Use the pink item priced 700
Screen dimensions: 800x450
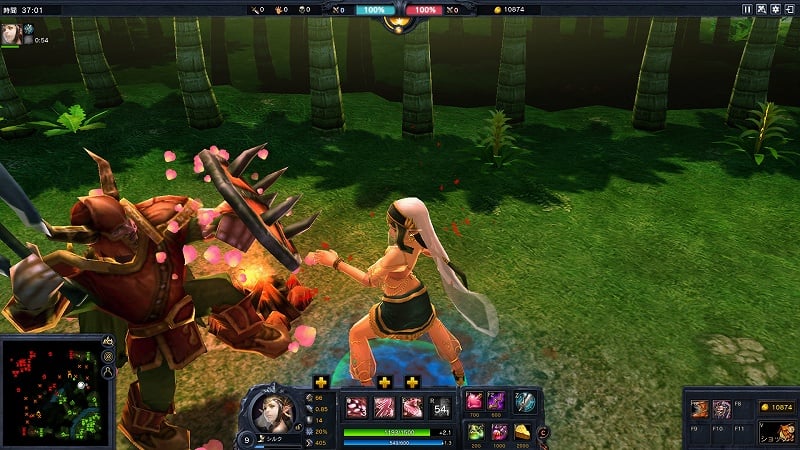click(x=475, y=401)
